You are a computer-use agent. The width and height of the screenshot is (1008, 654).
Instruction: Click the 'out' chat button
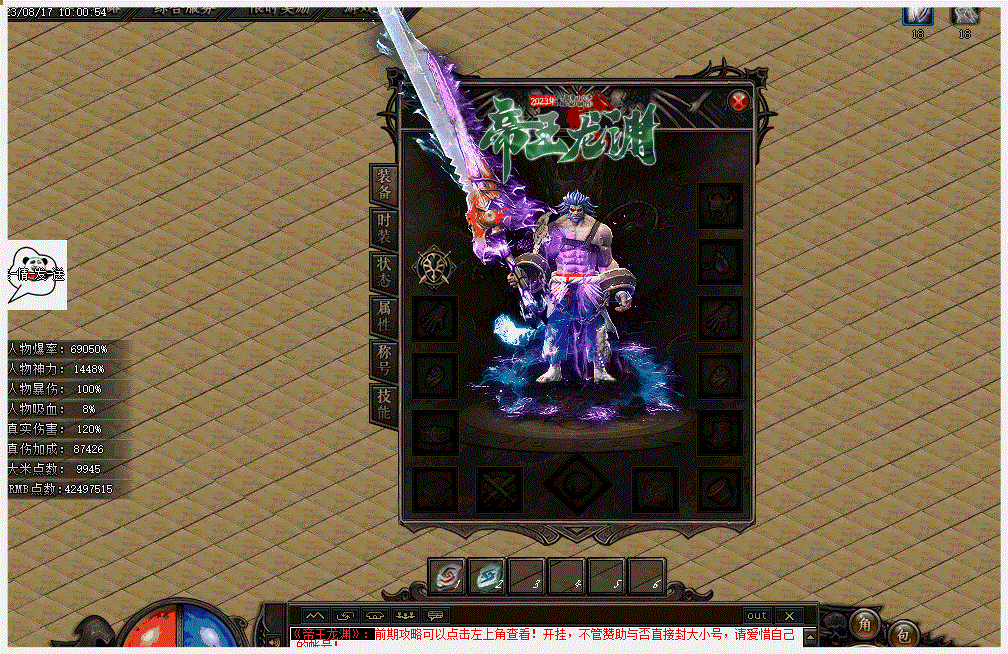pyautogui.click(x=757, y=615)
